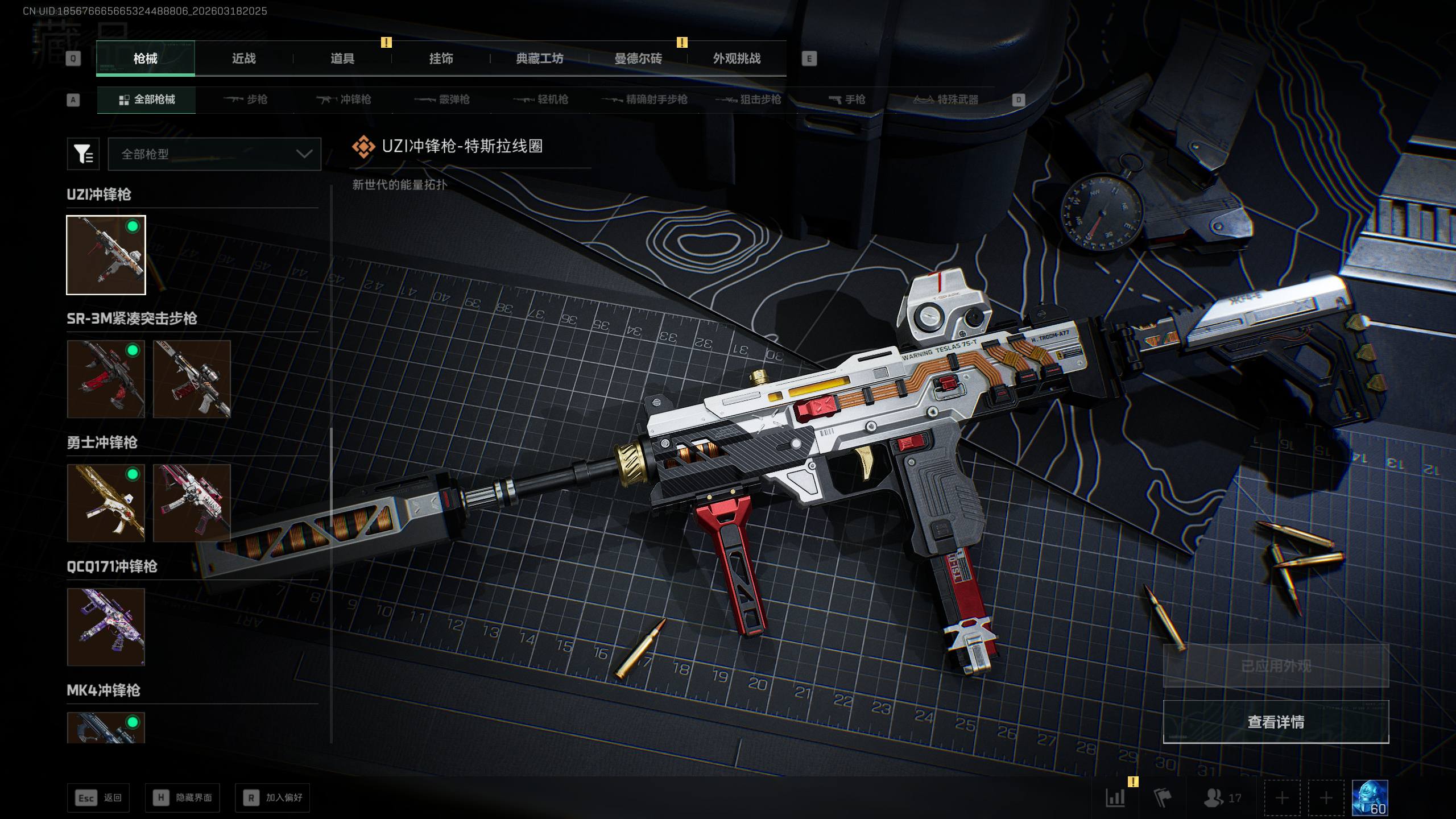Viewport: 1456px width, 819px height.
Task: Choose the QCQ171冲锋枪 purple skin thumbnail
Action: tap(106, 627)
